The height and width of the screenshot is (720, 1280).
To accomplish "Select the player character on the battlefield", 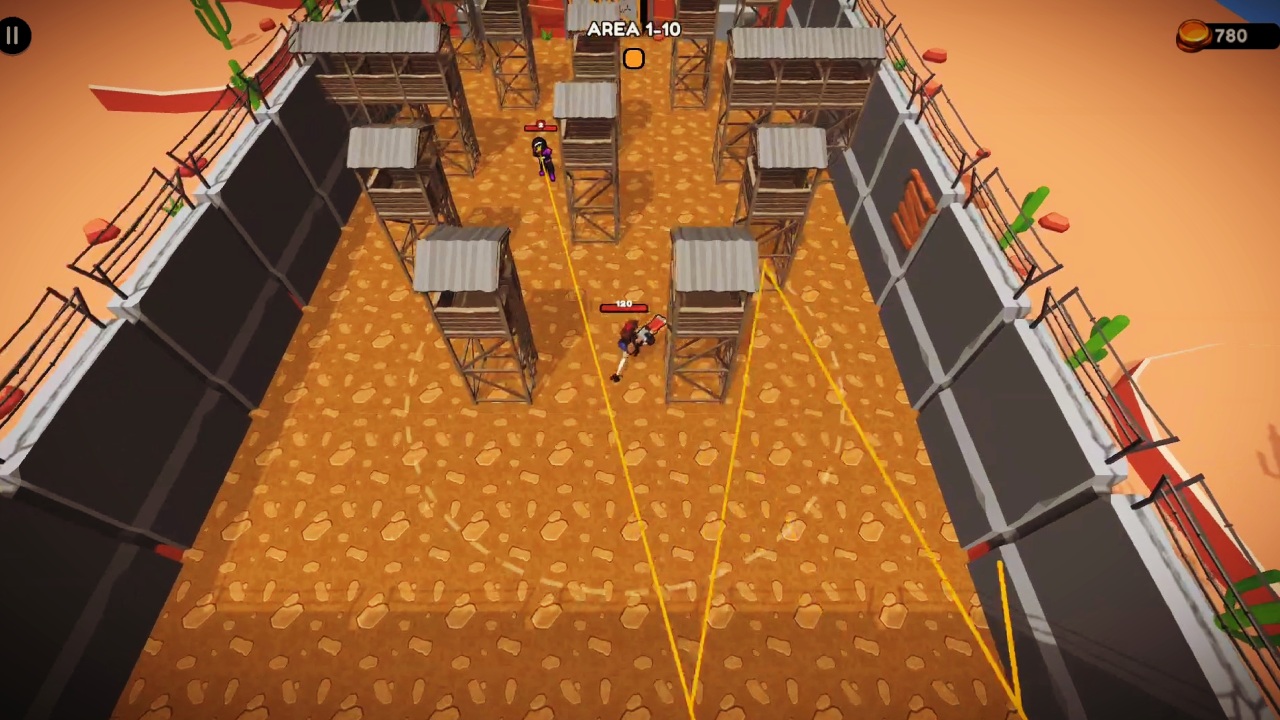I will pos(632,345).
